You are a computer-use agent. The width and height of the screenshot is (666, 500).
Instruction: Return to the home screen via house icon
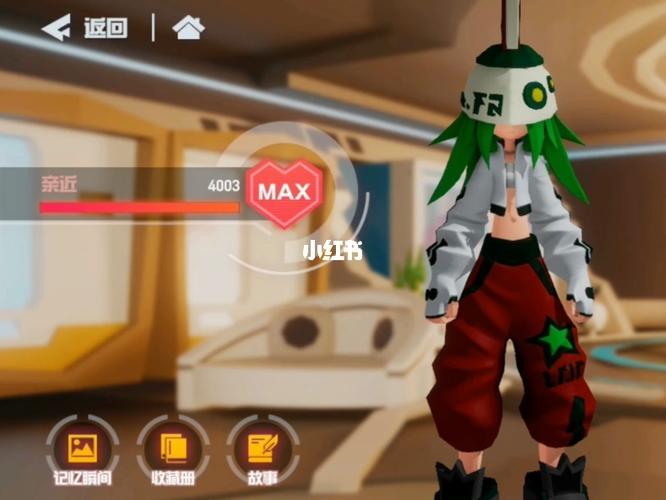pos(187,28)
